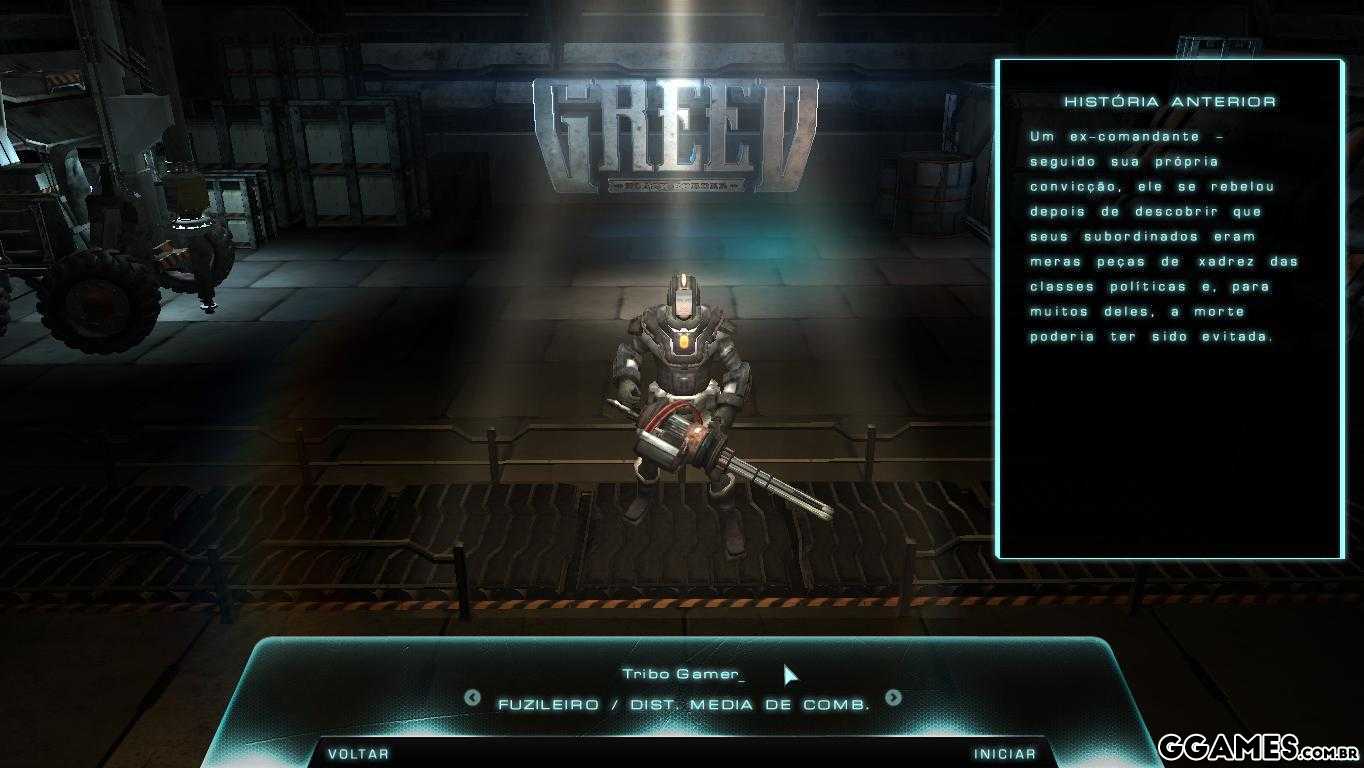
Task: Start the game with INICIAR
Action: [x=1004, y=753]
